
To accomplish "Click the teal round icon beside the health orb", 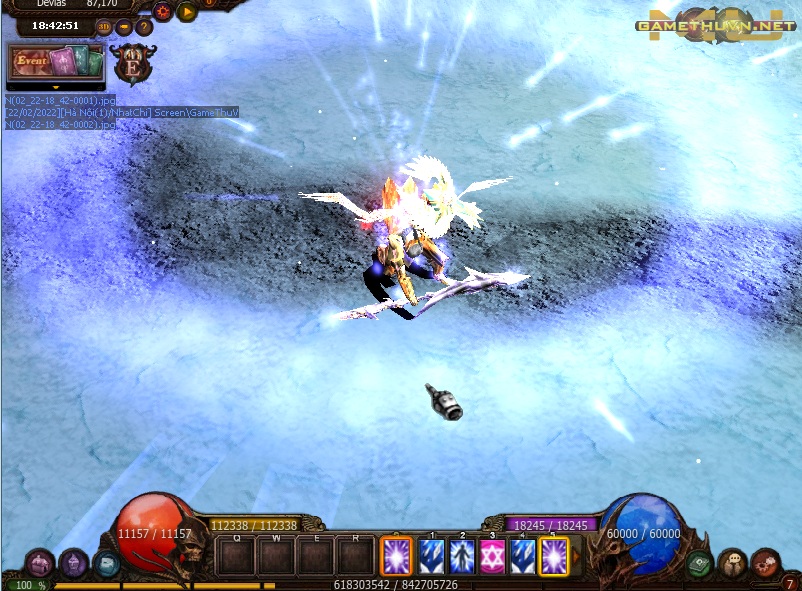I will click(x=106, y=563).
